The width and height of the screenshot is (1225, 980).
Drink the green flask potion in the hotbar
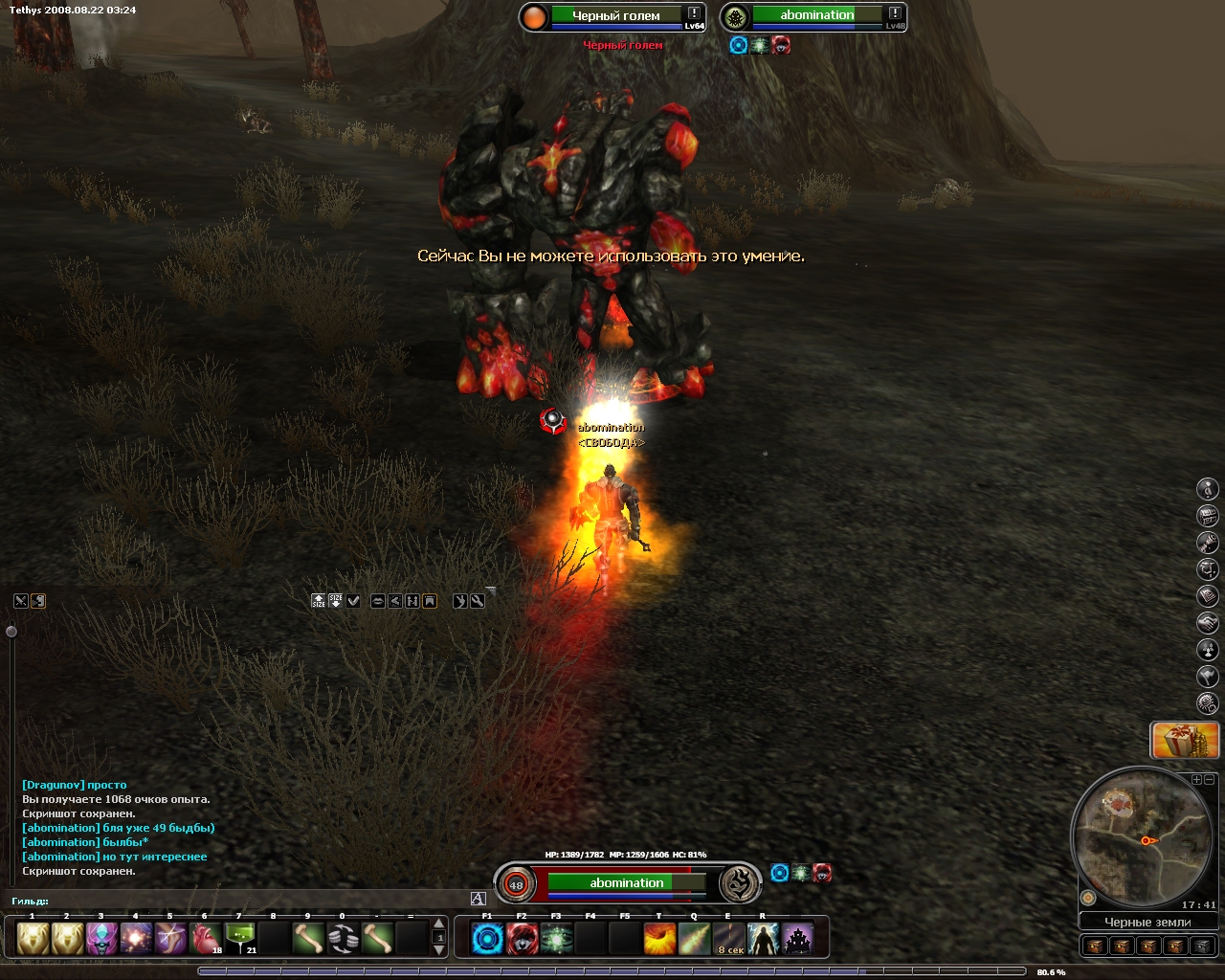(x=239, y=938)
